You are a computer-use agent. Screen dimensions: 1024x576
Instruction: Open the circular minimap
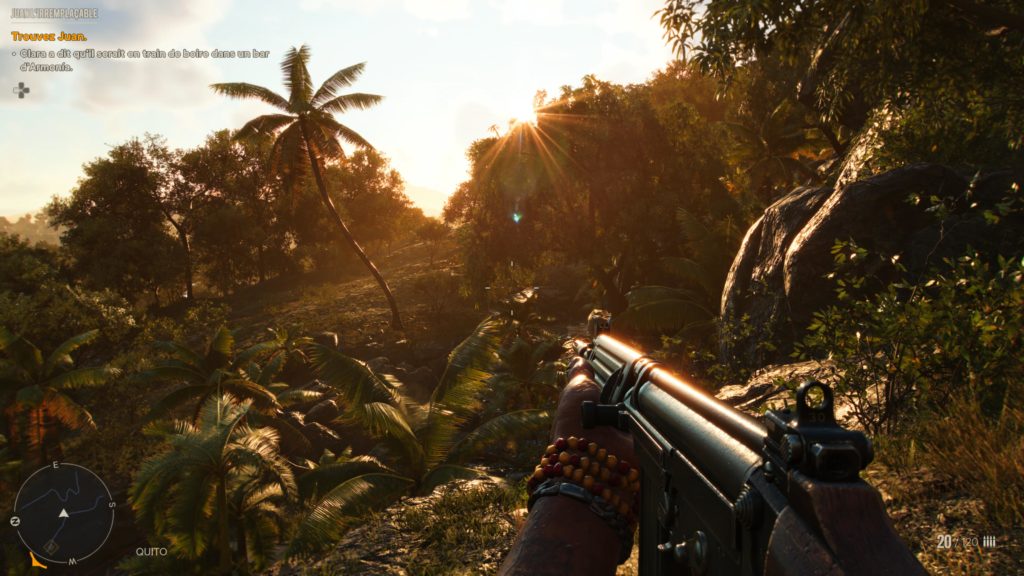tap(63, 513)
